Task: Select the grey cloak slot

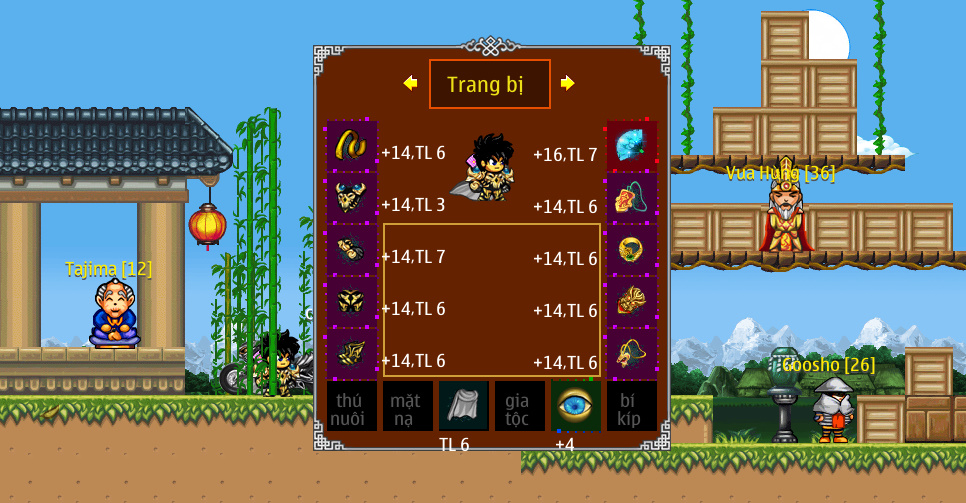Action: pos(464,406)
